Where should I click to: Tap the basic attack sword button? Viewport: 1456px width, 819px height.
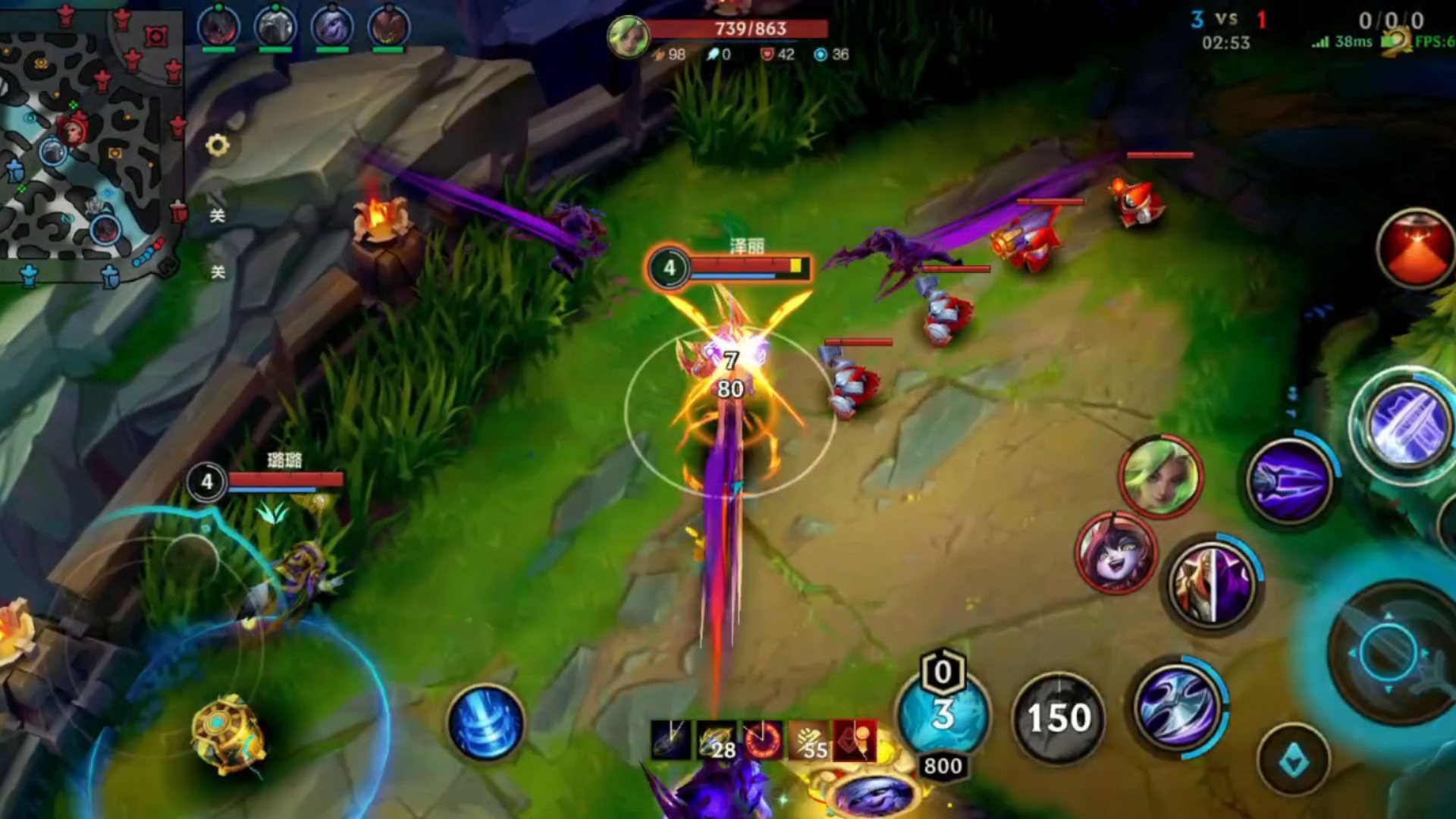click(x=1392, y=652)
